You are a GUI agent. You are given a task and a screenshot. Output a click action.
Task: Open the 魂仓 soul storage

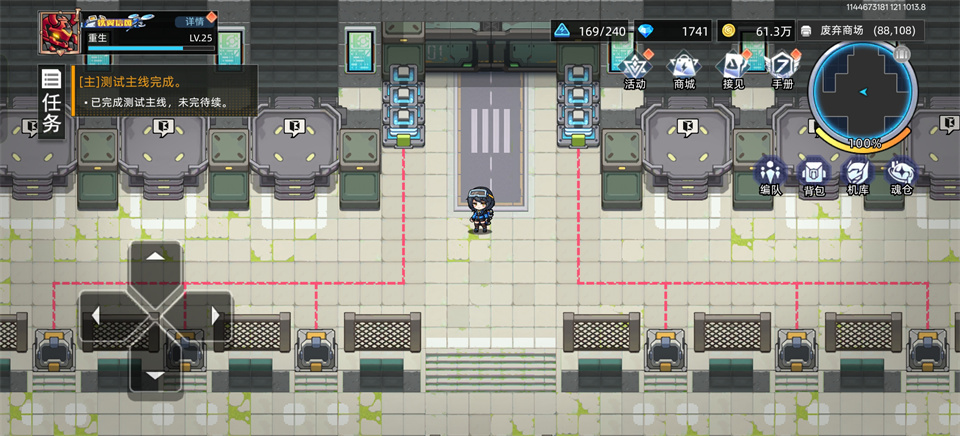(x=902, y=175)
